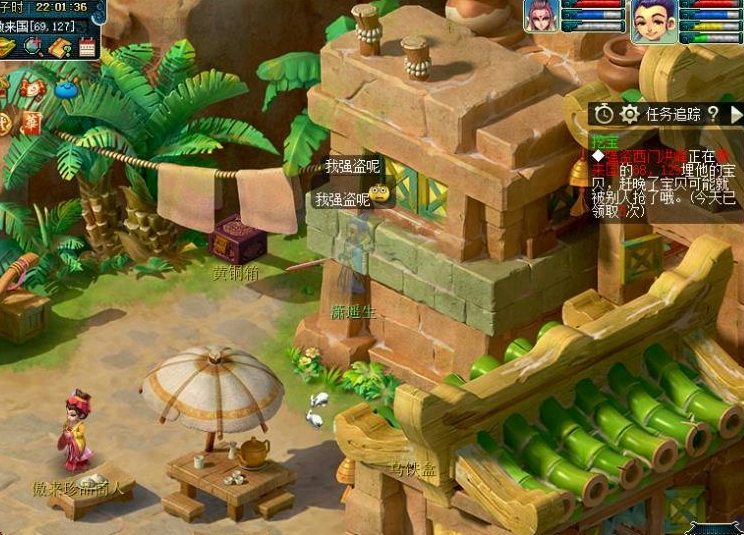Click the blue slime buff icon
This screenshot has height=535, width=744.
[x=66, y=89]
